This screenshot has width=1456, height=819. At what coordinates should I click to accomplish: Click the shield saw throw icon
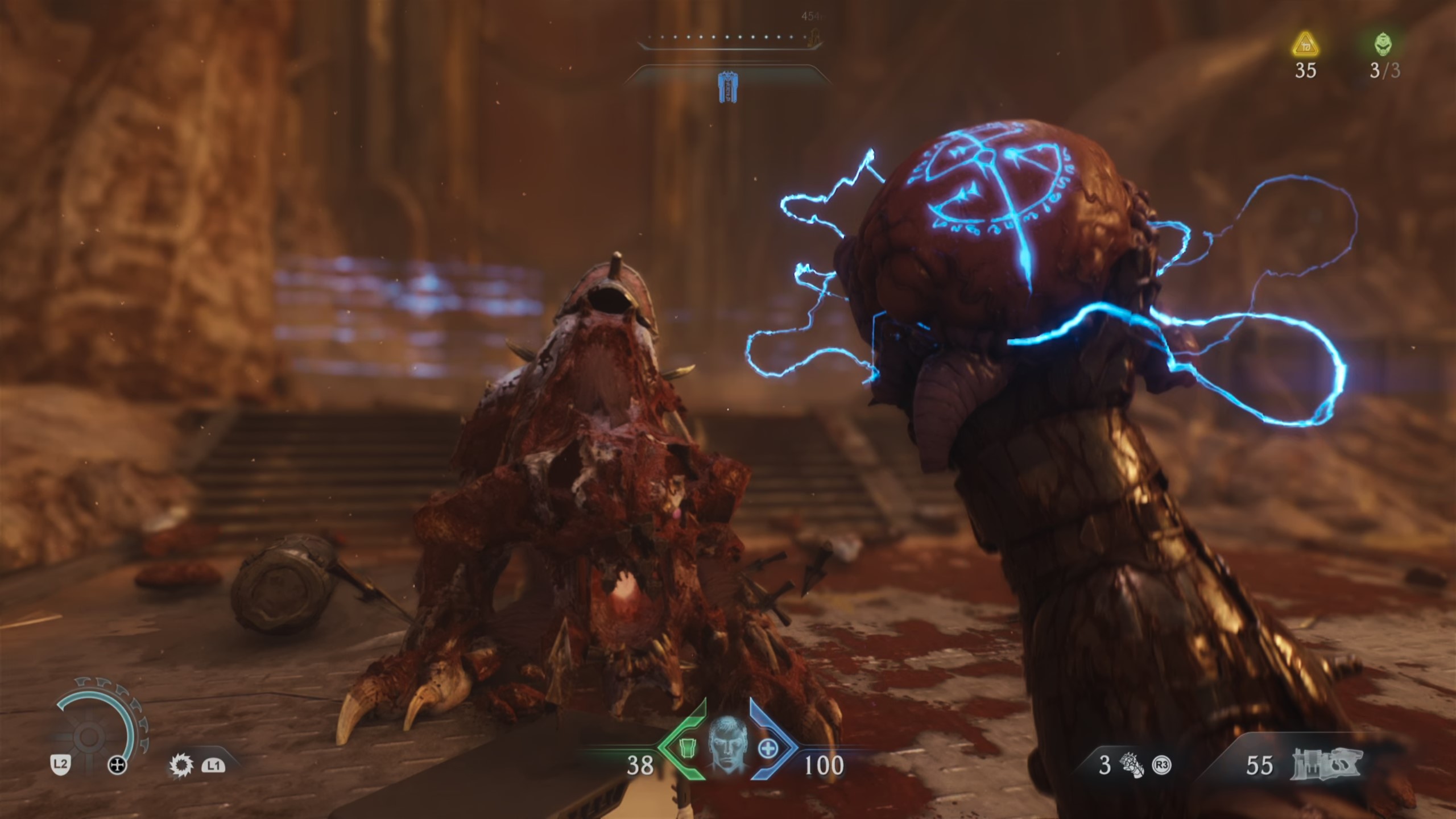181,766
